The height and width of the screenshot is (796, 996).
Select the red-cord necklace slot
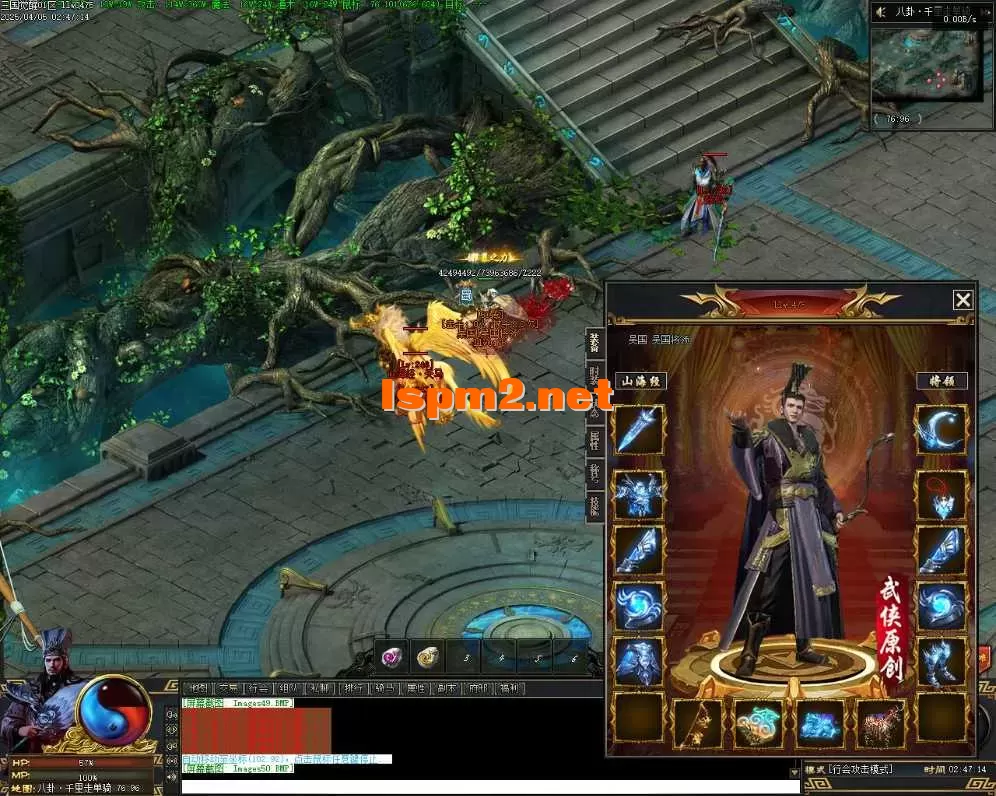pos(941,495)
